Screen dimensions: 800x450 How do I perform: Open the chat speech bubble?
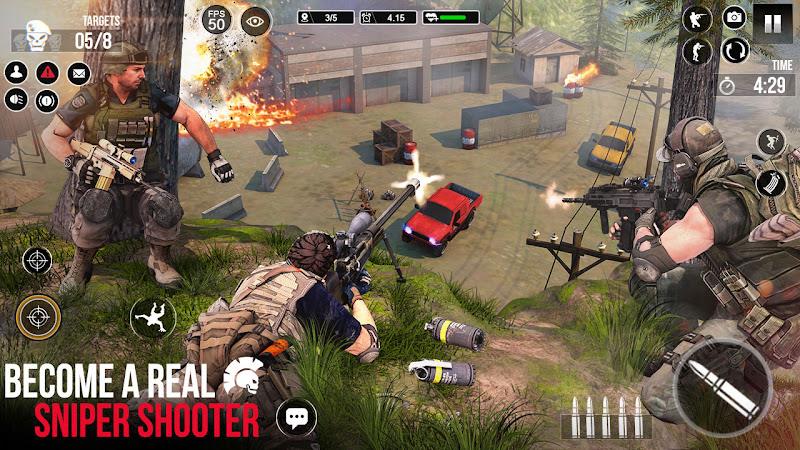pyautogui.click(x=296, y=416)
